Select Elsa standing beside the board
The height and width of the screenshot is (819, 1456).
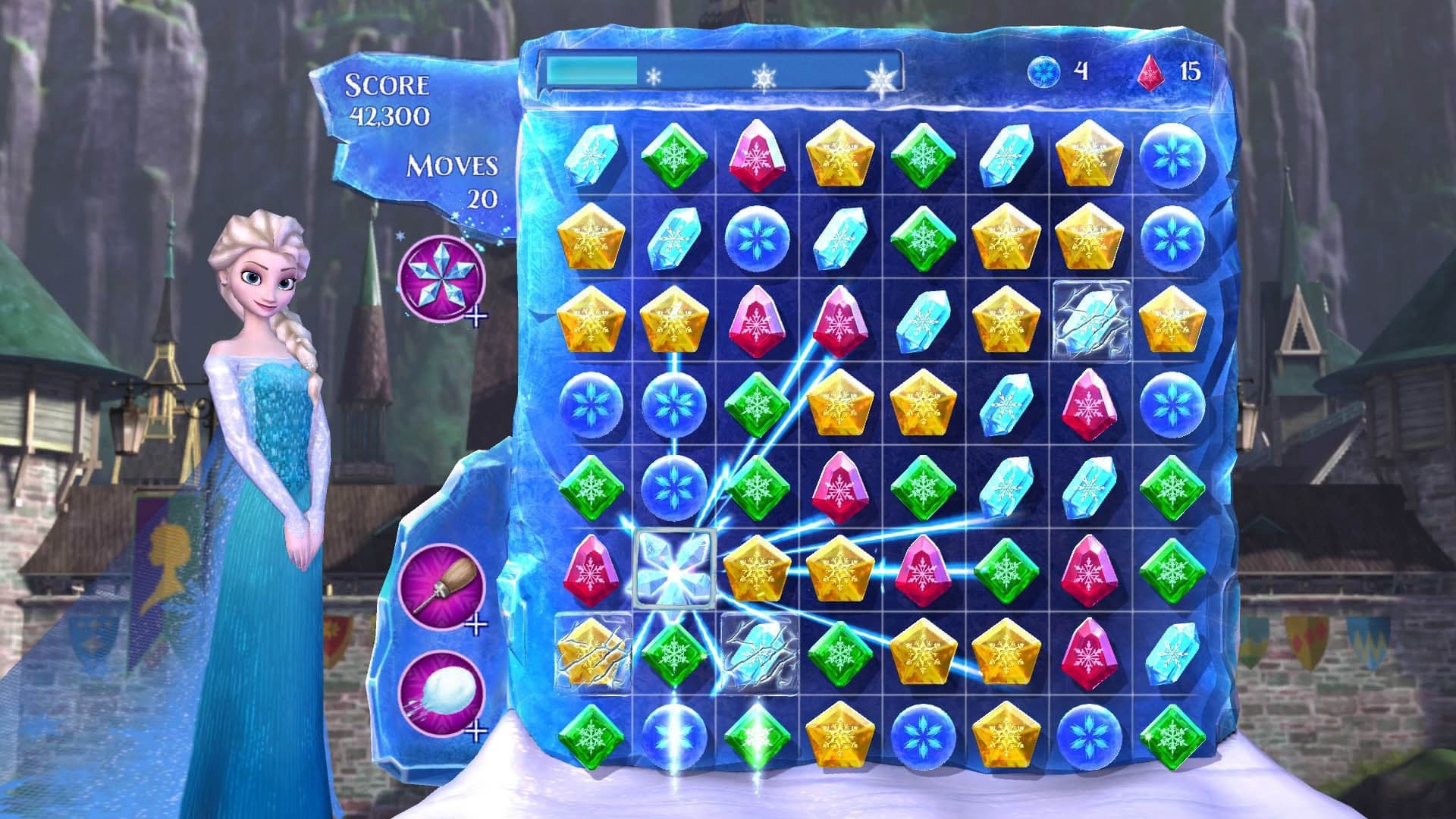[265, 455]
